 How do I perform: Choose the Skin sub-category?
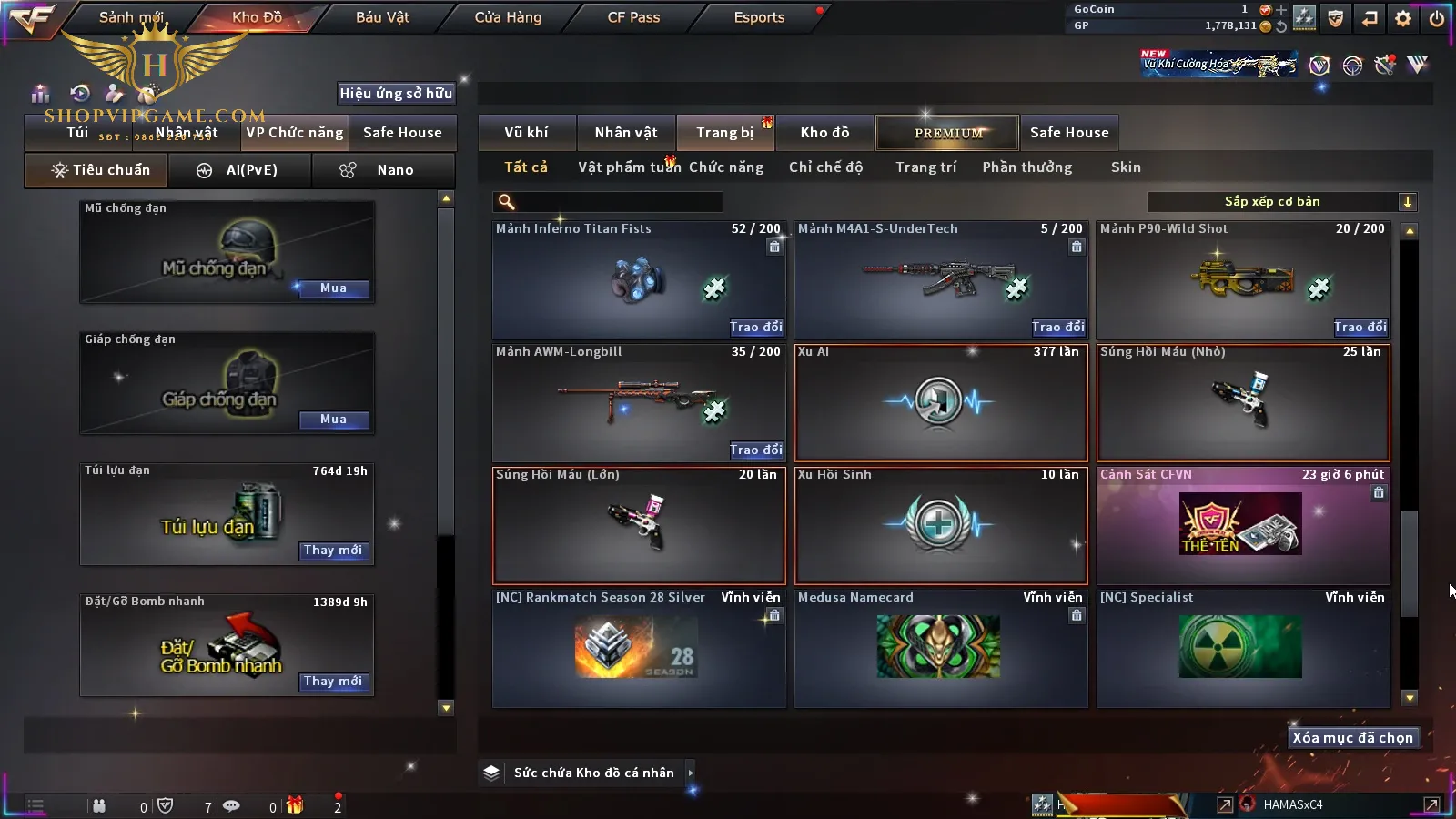[x=1126, y=167]
